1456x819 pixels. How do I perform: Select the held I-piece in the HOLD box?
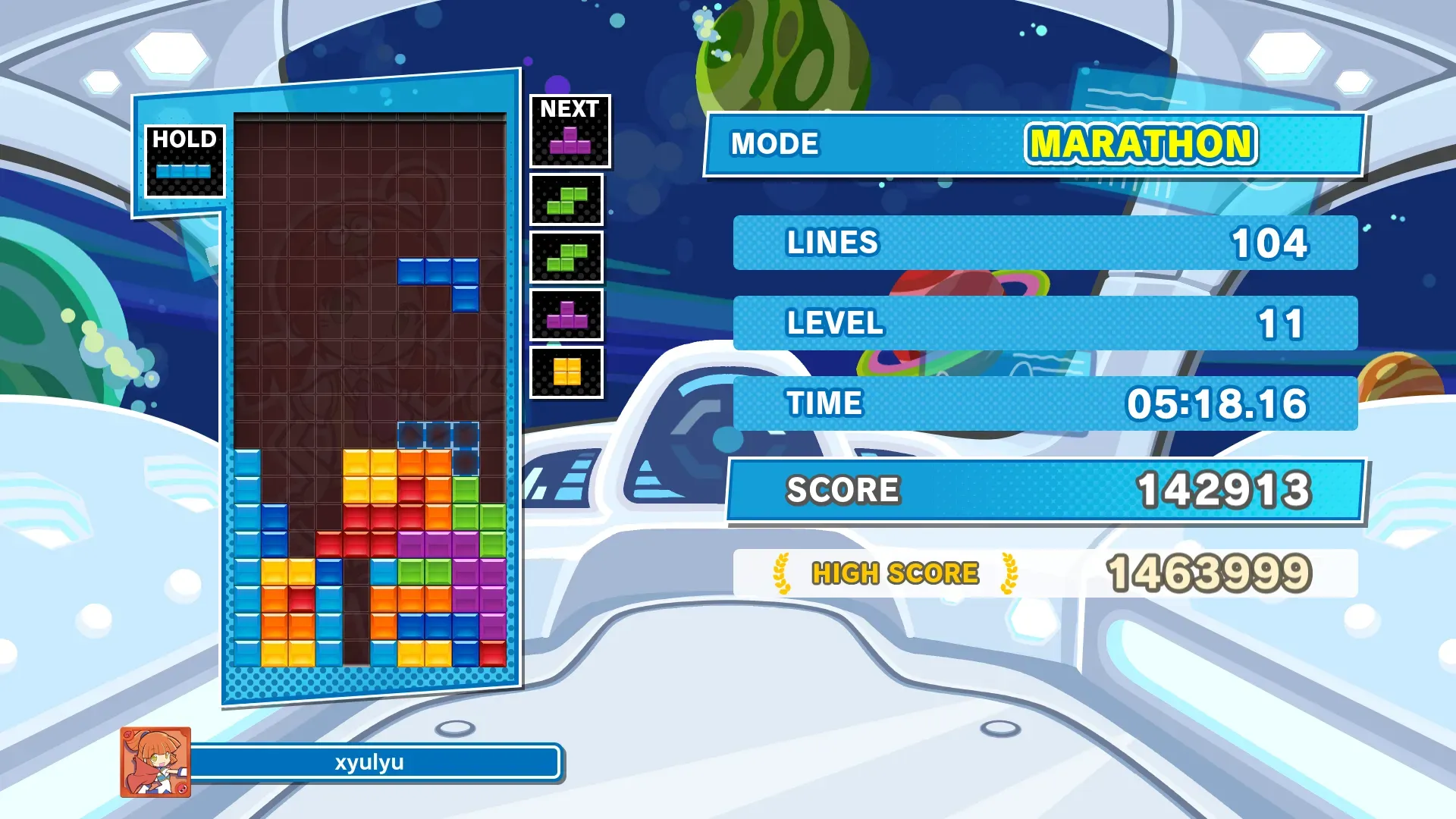point(184,171)
